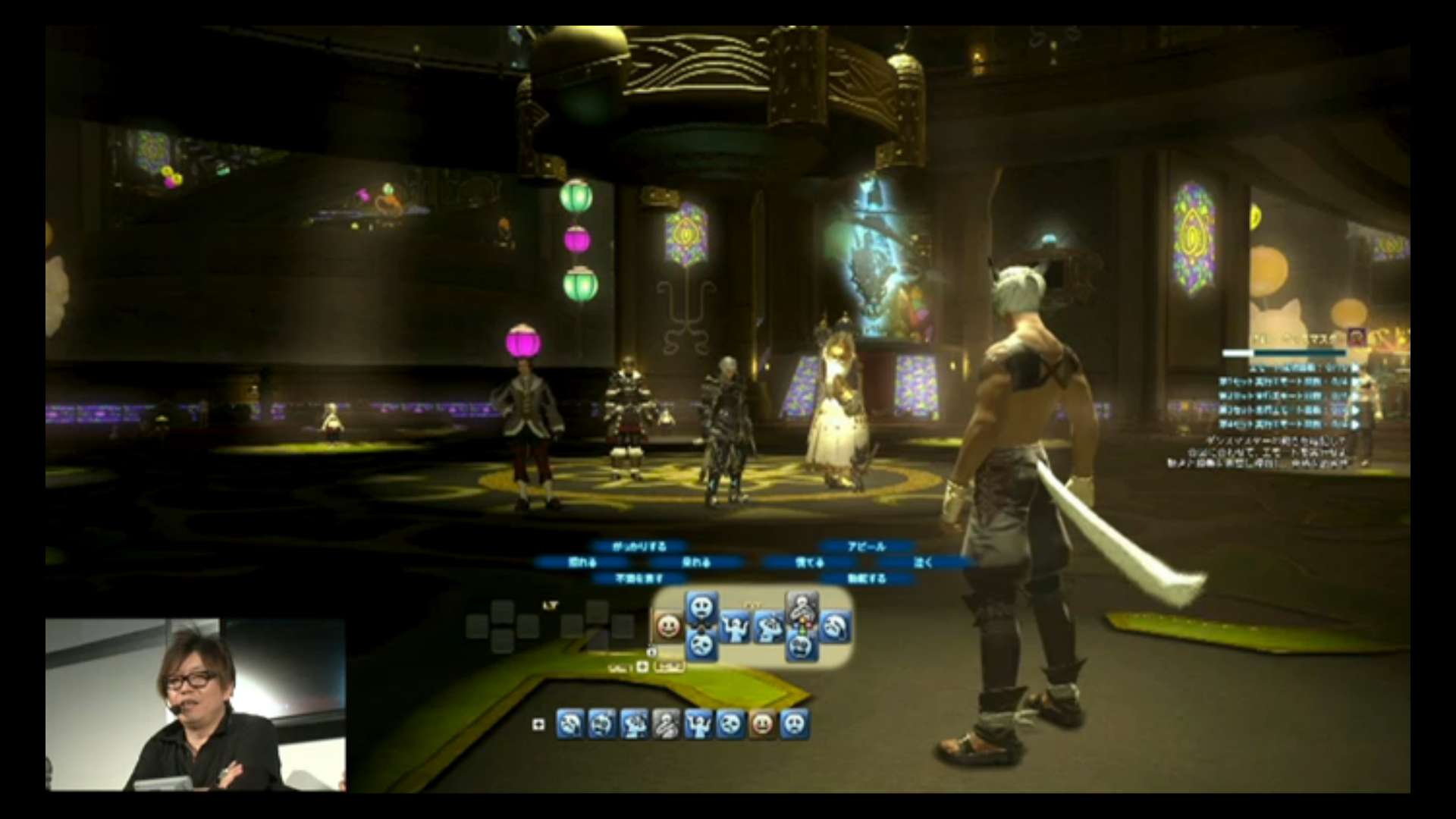Image resolution: width=1456 pixels, height=819 pixels.
Task: Choose the head-clutching figure emote on the cross hotbar
Action: [x=768, y=627]
